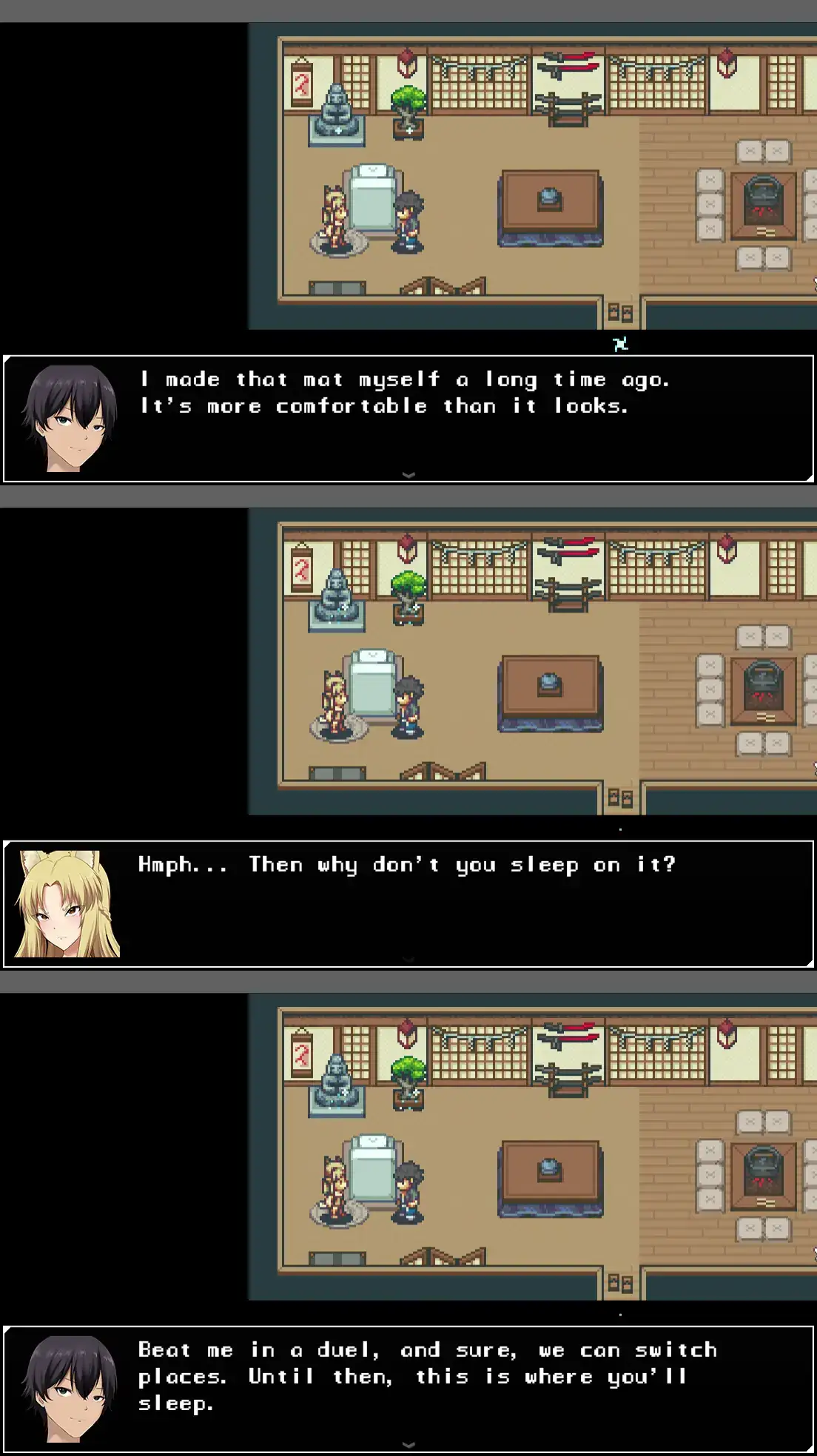Click the continue arrow under "this is where you'll sleep"
Screen dimensions: 817x1456
coord(408,1444)
